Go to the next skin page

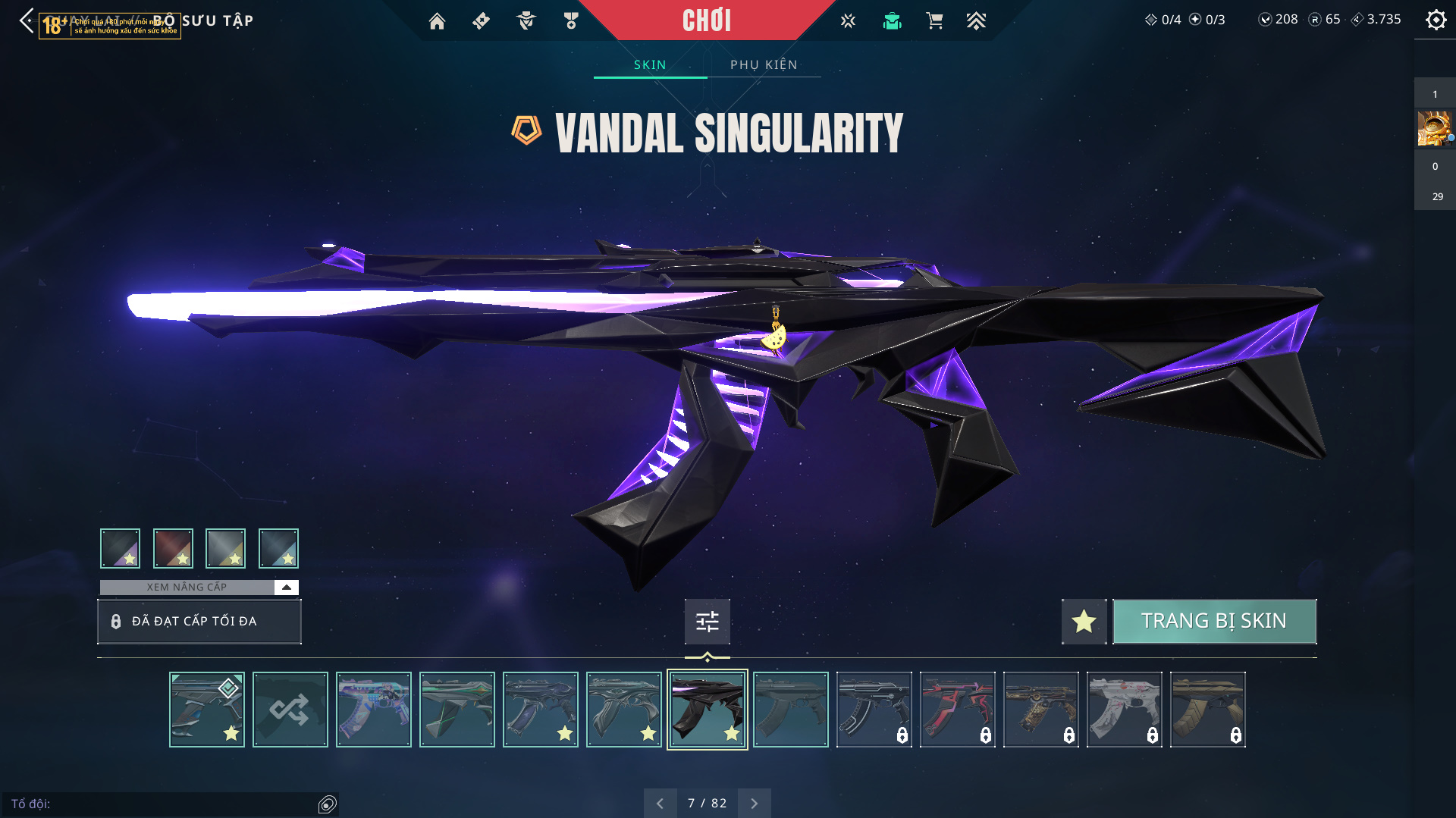[x=754, y=803]
